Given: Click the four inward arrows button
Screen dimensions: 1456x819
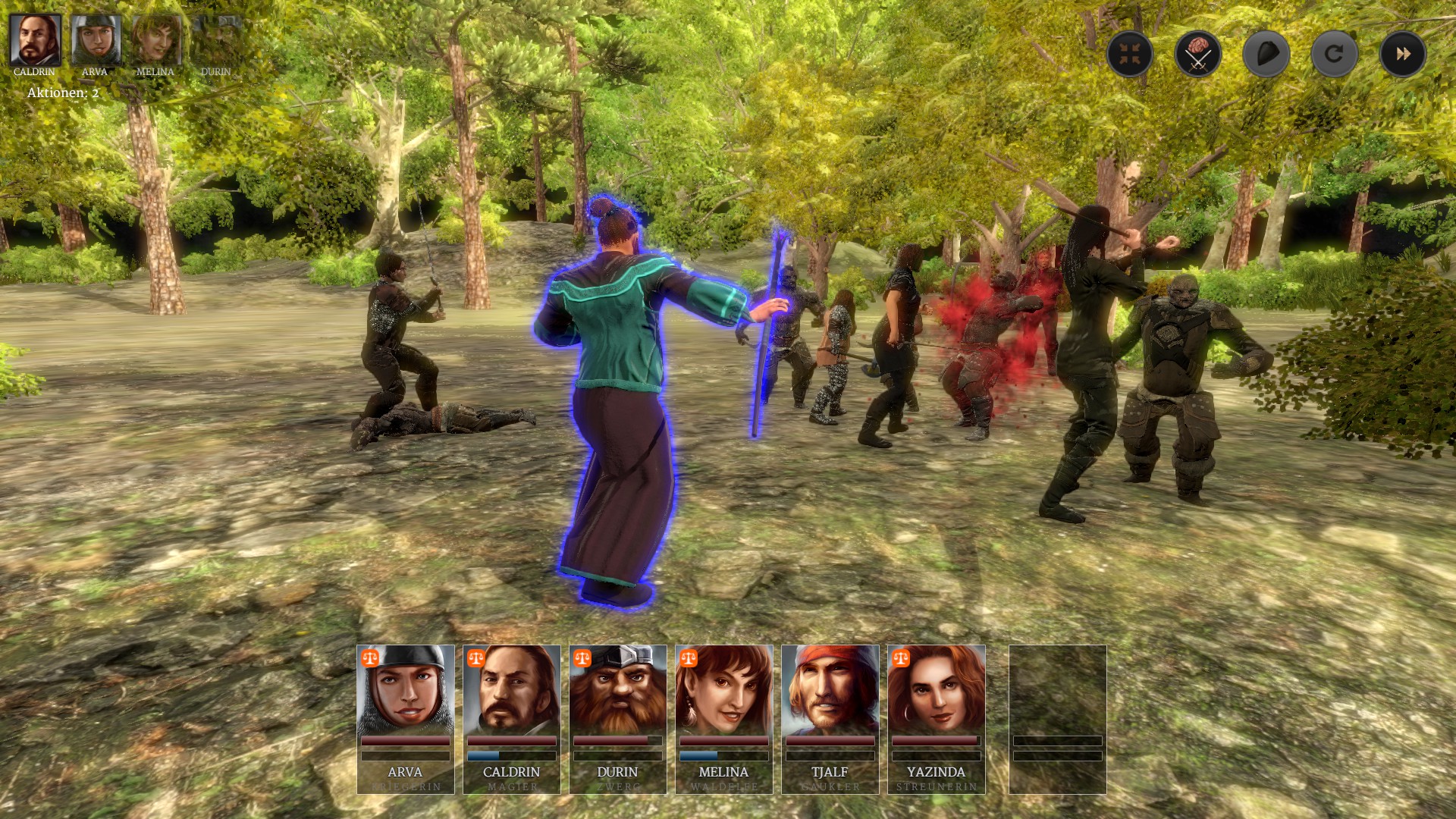Looking at the screenshot, I should pyautogui.click(x=1129, y=54).
